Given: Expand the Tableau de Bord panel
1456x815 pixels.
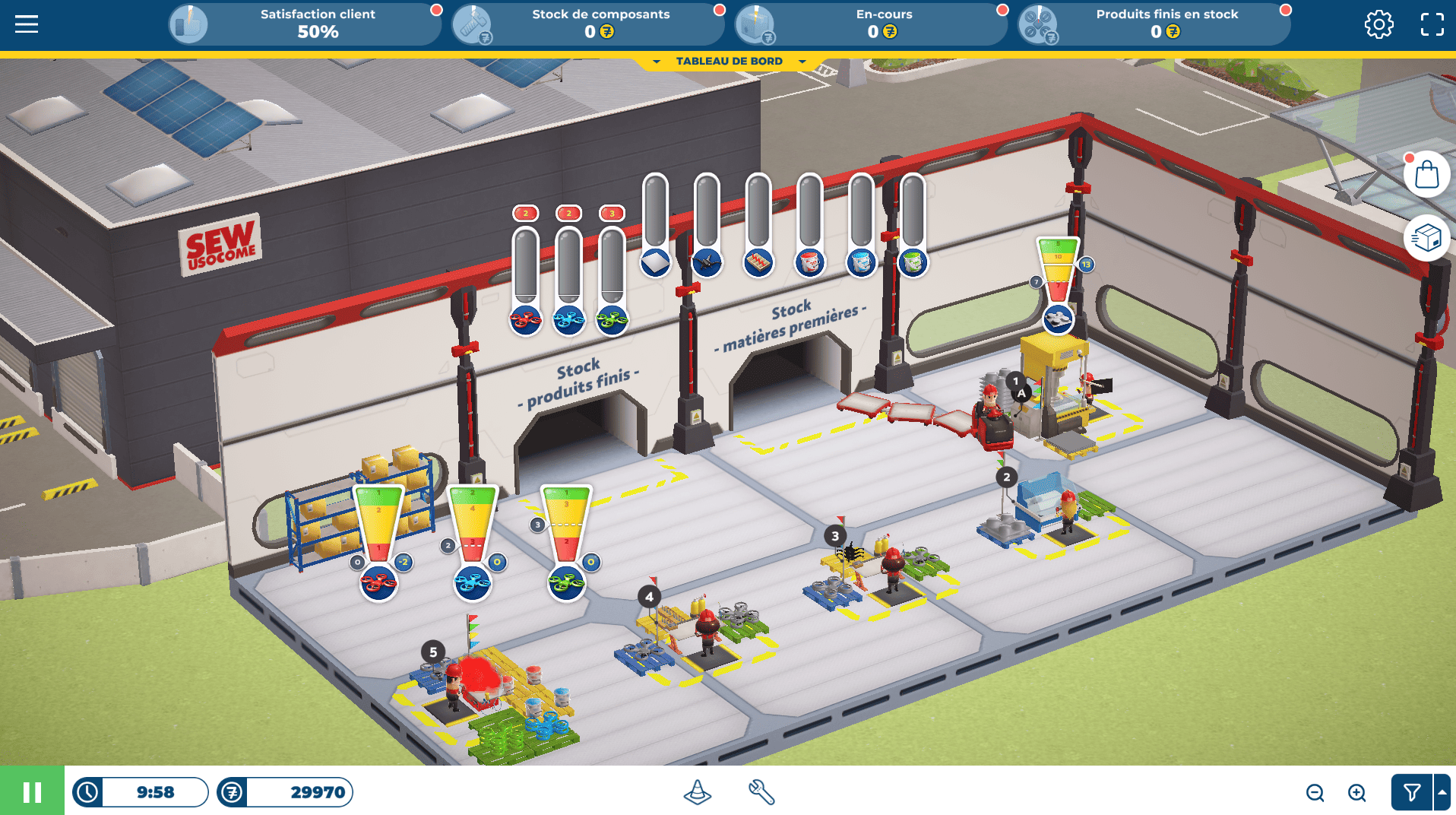Looking at the screenshot, I should coord(729,62).
